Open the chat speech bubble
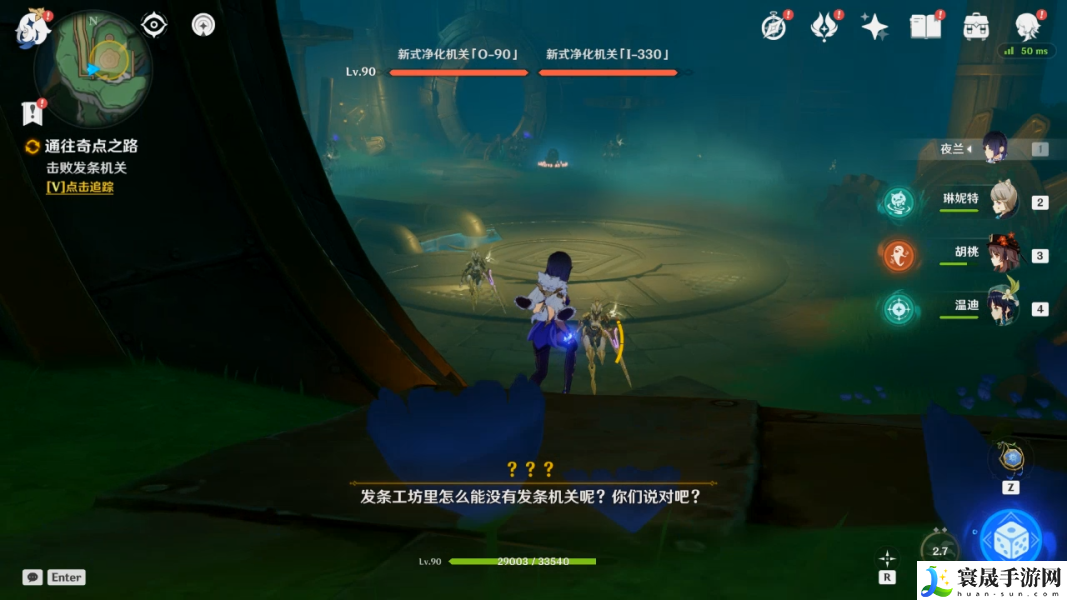 pyautogui.click(x=33, y=577)
